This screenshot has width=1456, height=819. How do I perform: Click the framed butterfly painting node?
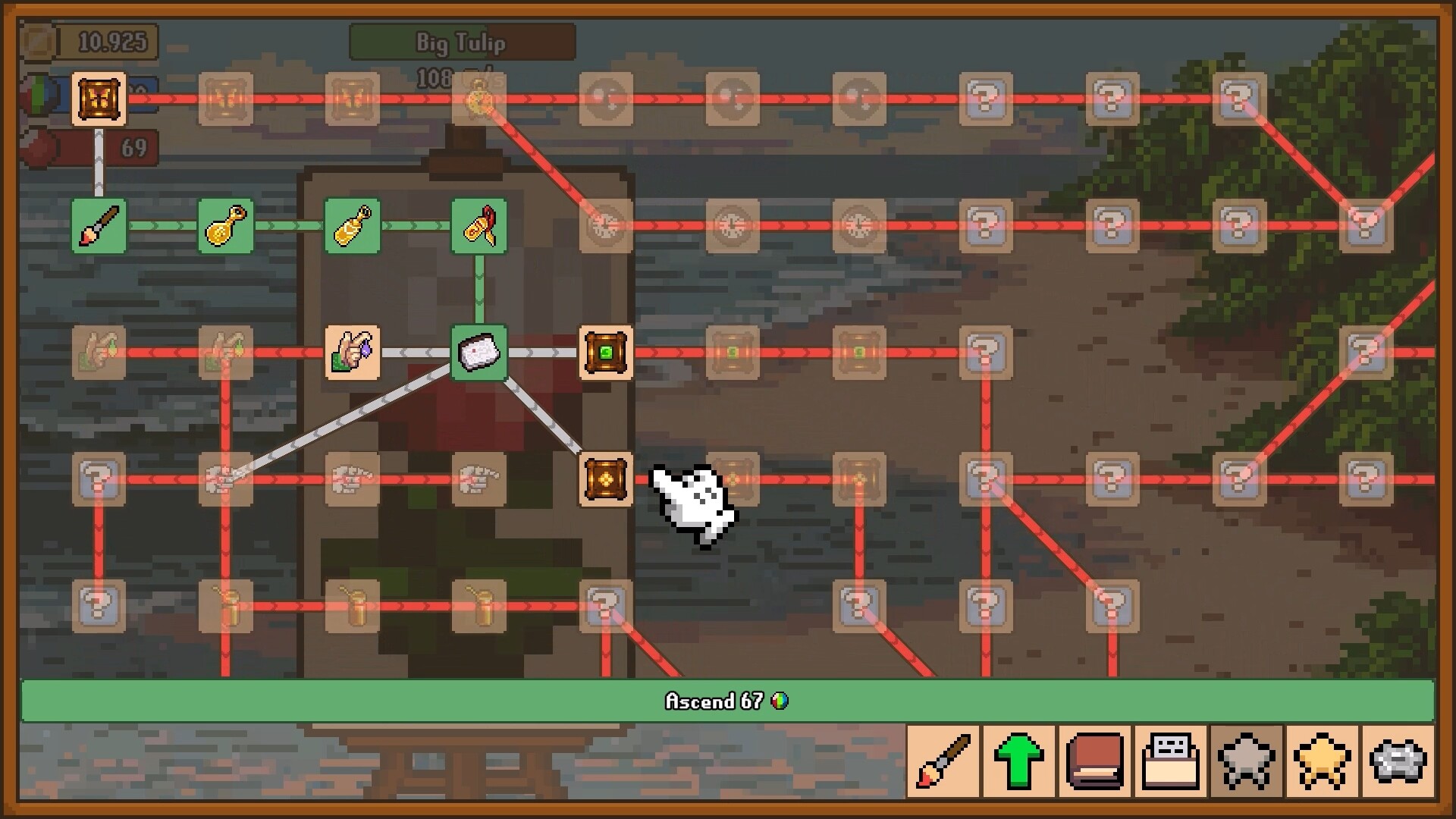(98, 97)
